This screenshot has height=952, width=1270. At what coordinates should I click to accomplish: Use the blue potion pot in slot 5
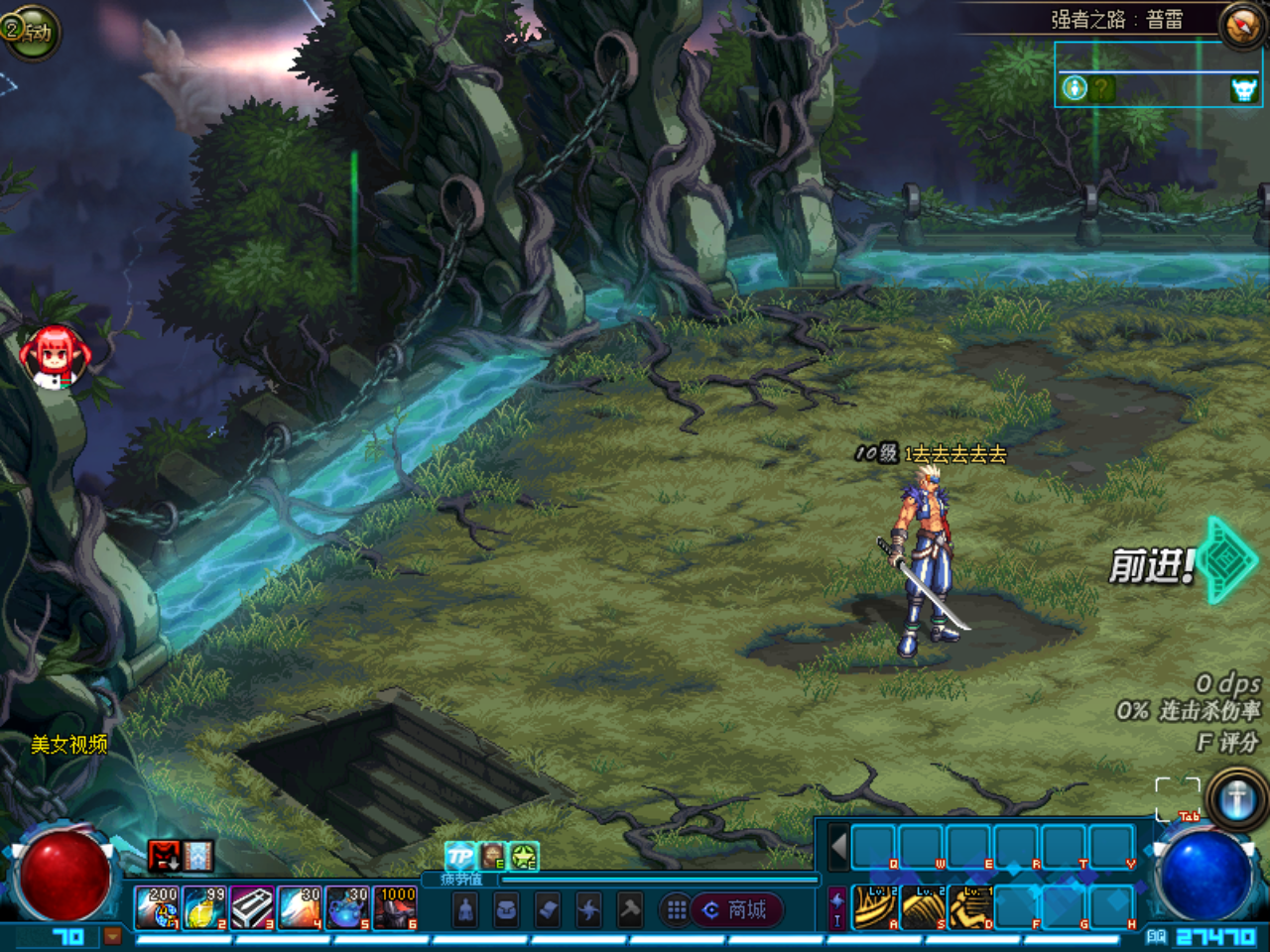coord(347,908)
